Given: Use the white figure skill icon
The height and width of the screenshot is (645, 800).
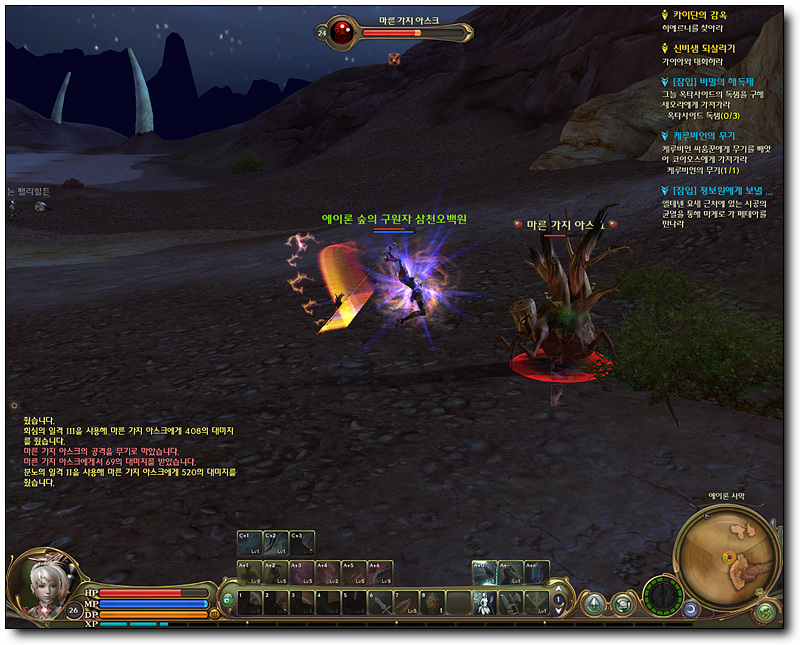Looking at the screenshot, I should 484,603.
